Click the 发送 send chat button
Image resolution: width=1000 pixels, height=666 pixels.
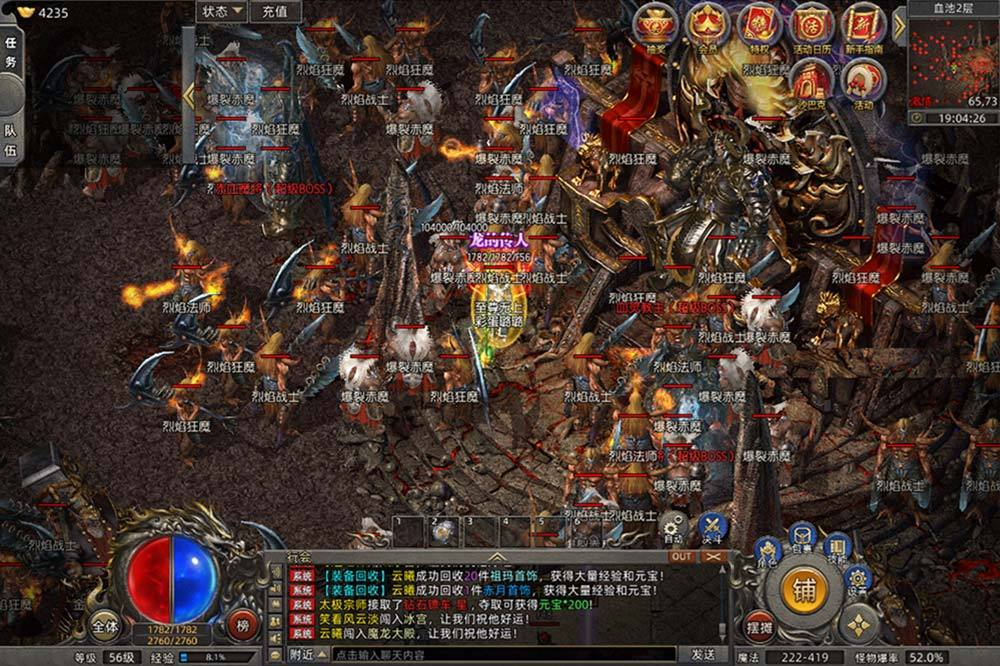(x=703, y=654)
